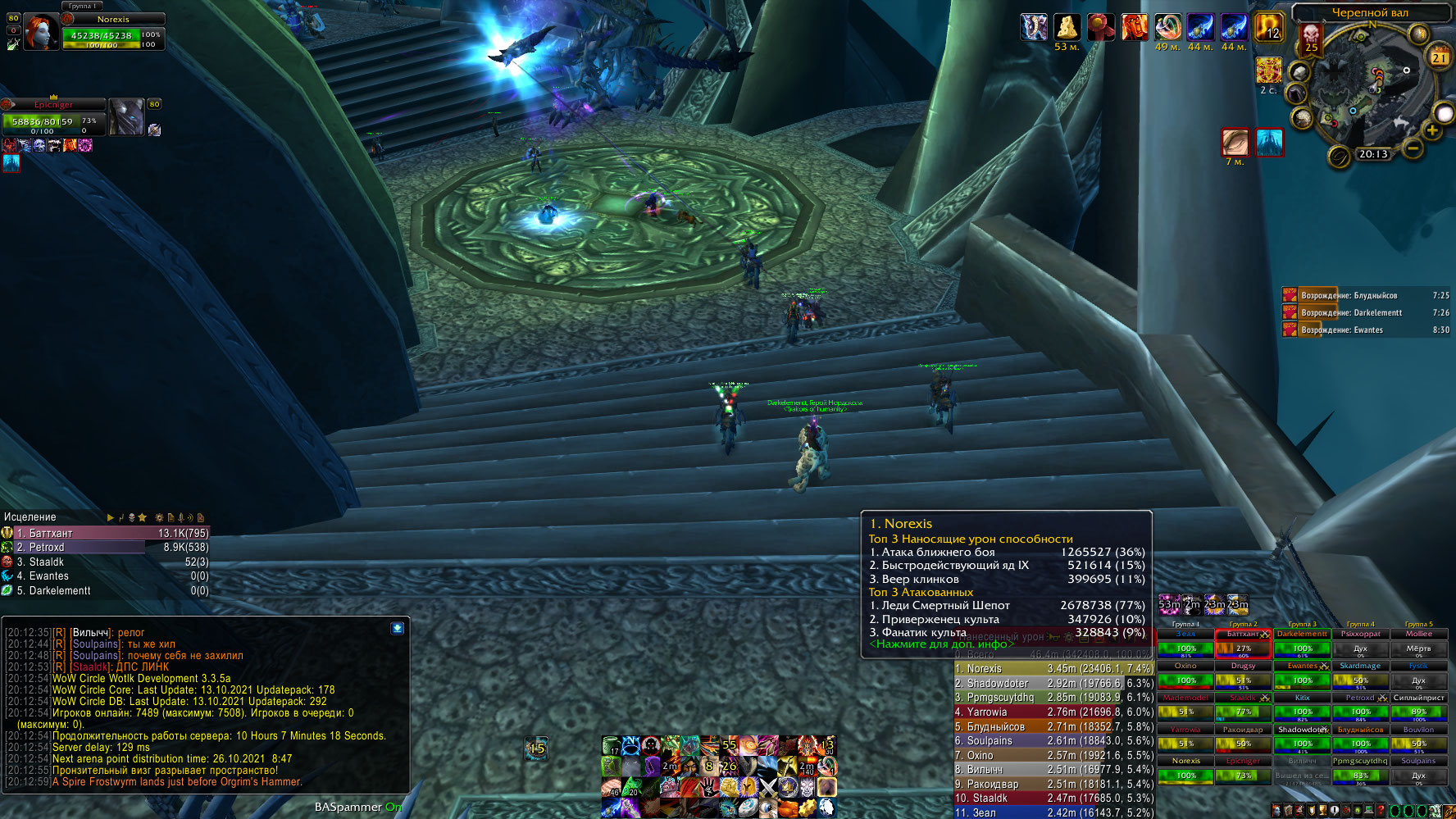Open the calendar button showing 21
The image size is (1456, 819).
click(1440, 57)
